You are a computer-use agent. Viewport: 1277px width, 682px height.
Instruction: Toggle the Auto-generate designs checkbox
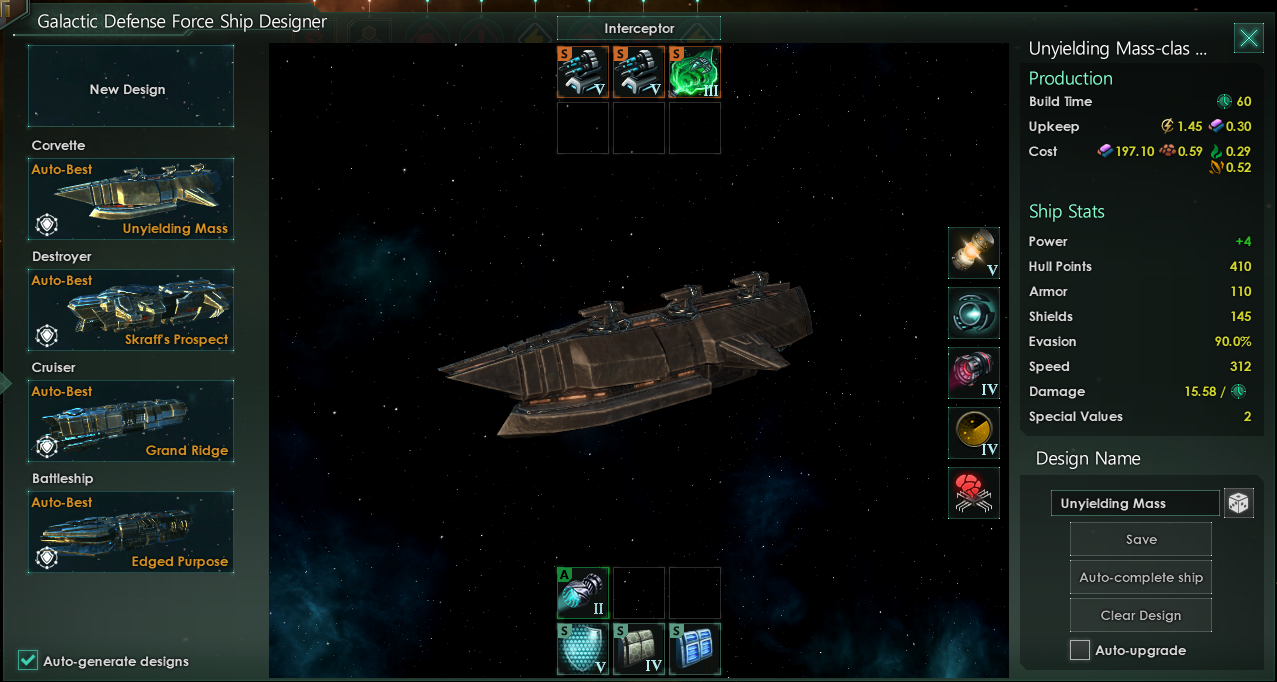[28, 660]
